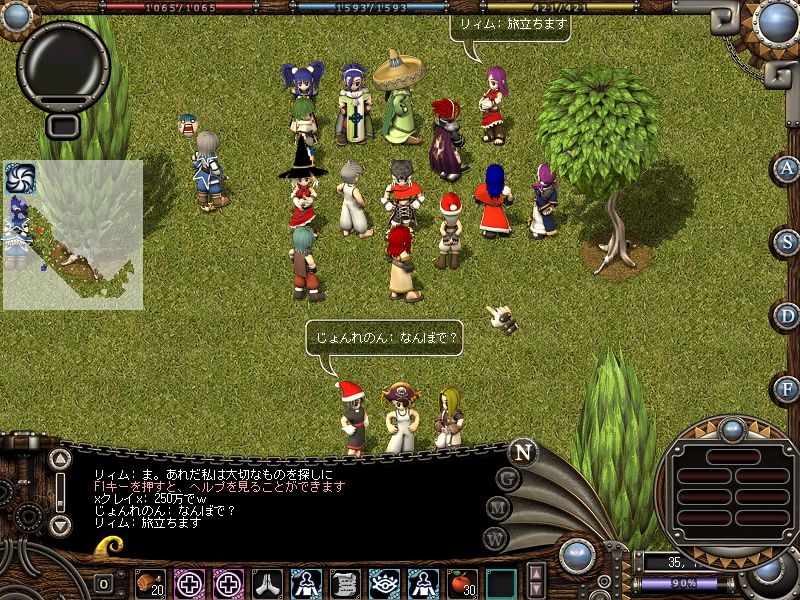Click the blue orb in top-right corner
This screenshot has height=600, width=800.
pyautogui.click(x=776, y=20)
